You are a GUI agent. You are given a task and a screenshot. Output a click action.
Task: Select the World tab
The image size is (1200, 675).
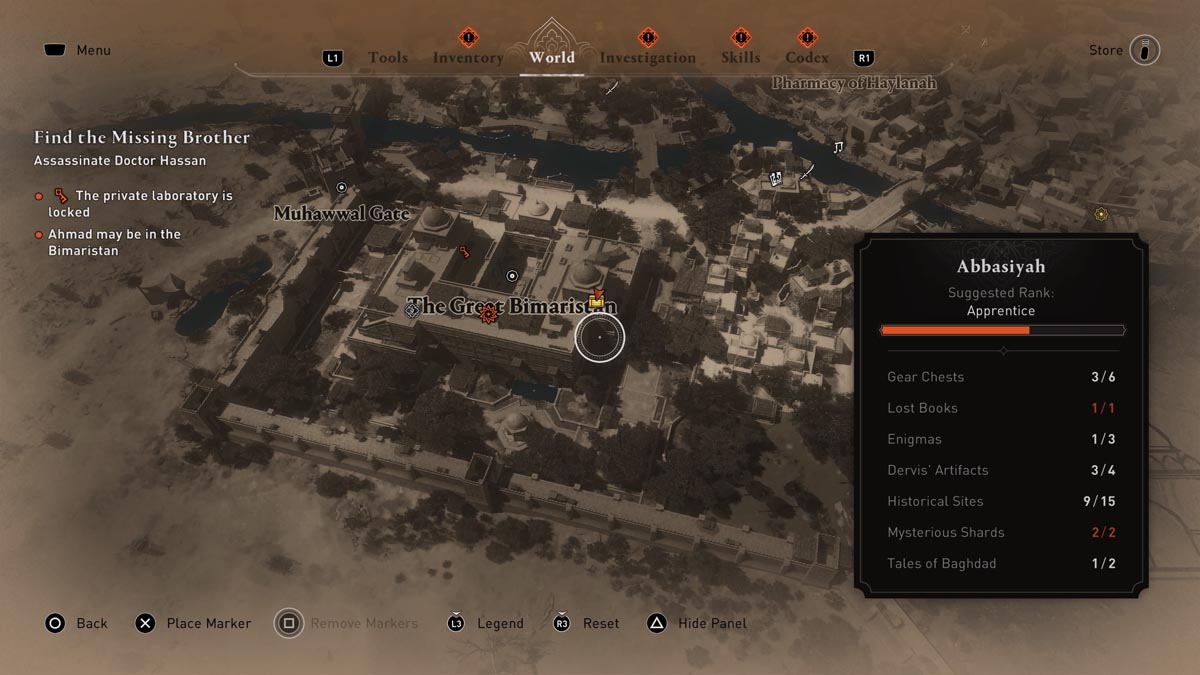pos(552,57)
